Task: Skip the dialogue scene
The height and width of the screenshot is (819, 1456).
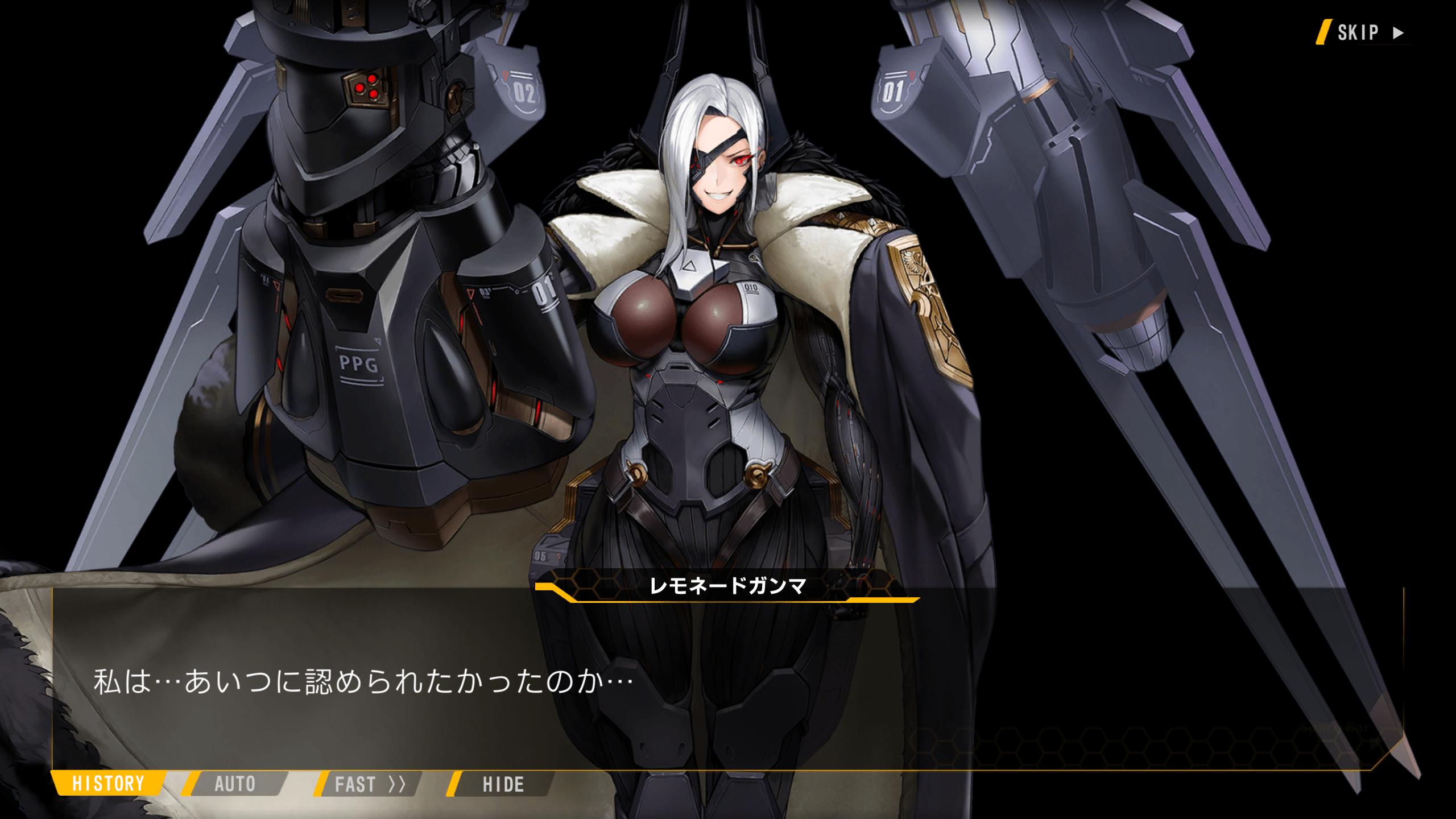Action: pyautogui.click(x=1365, y=32)
